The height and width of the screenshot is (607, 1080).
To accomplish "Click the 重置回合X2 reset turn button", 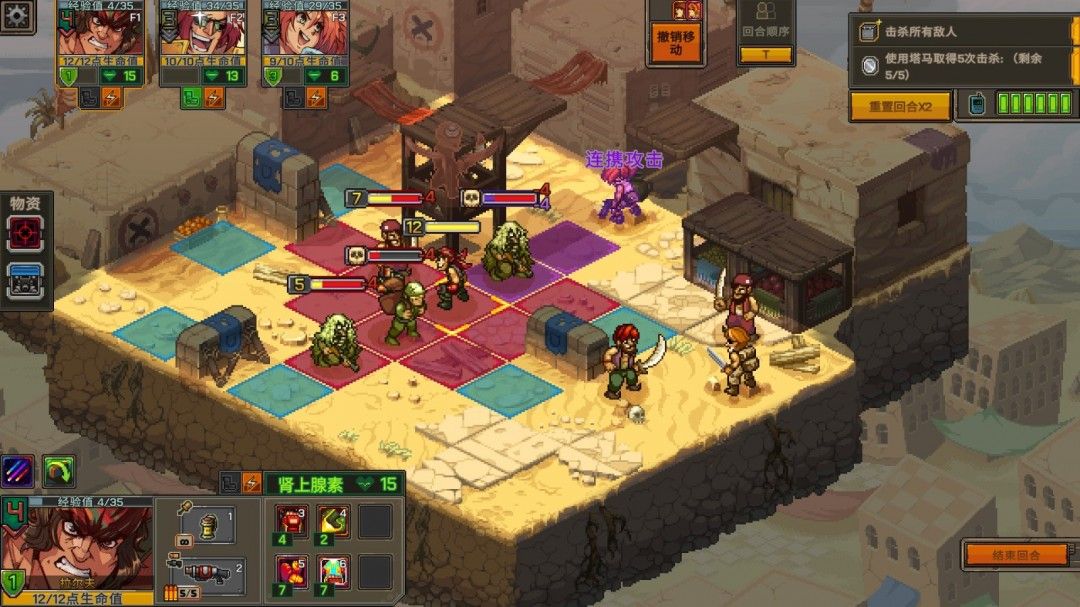I will (x=900, y=106).
